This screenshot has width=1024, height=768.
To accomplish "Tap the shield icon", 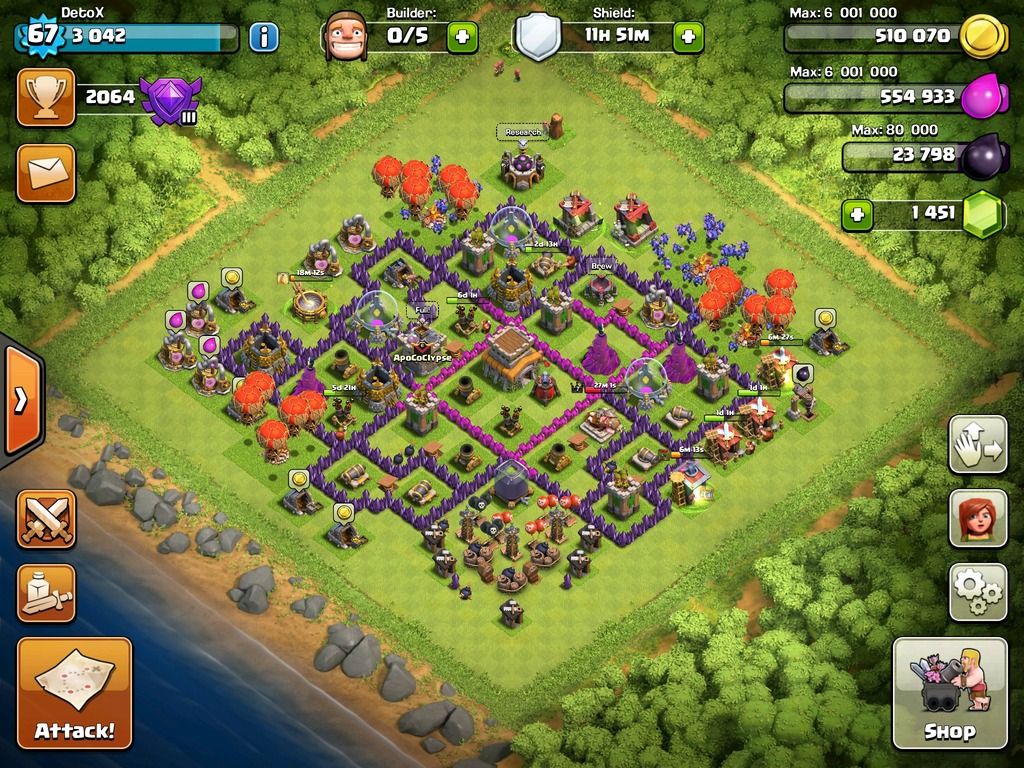I will (538, 37).
